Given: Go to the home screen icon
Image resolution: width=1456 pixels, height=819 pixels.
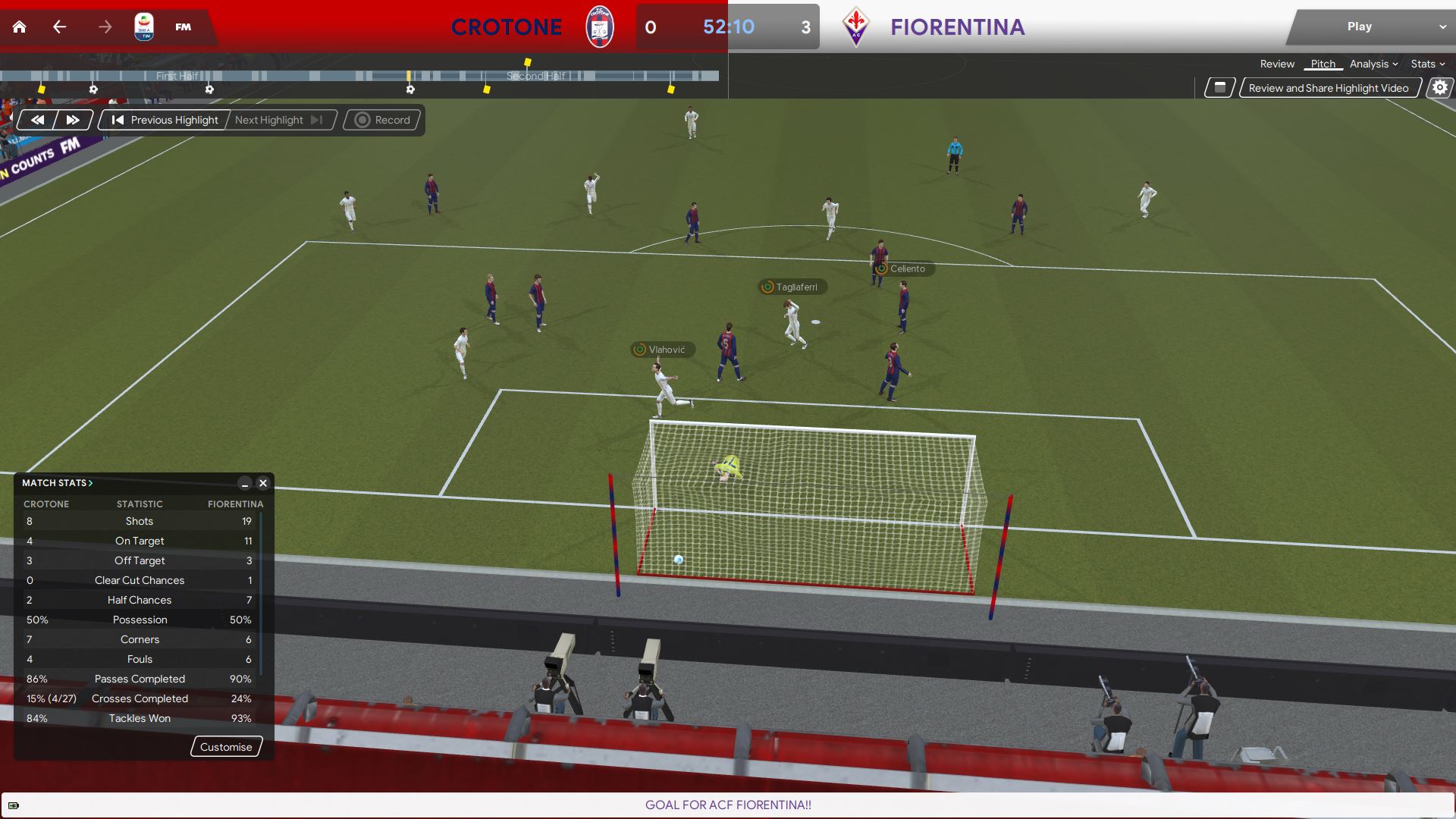Looking at the screenshot, I should (x=20, y=27).
